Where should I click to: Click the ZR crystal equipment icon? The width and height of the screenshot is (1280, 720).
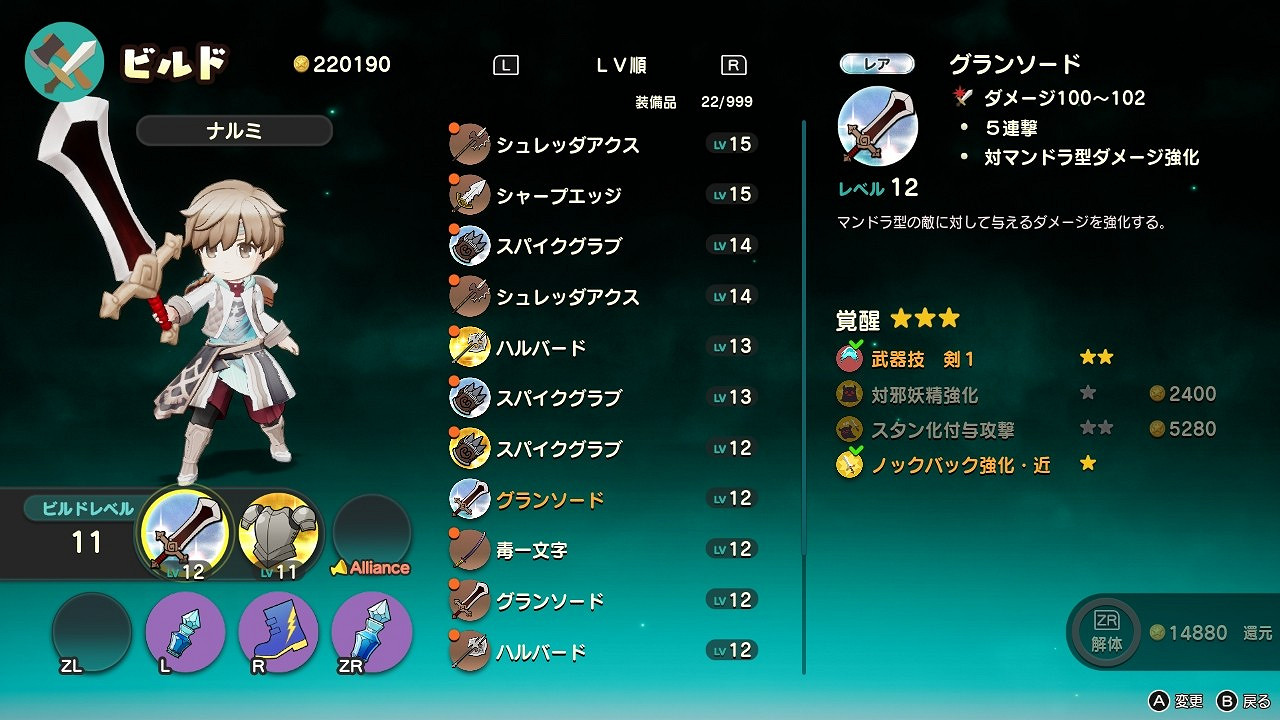373,630
